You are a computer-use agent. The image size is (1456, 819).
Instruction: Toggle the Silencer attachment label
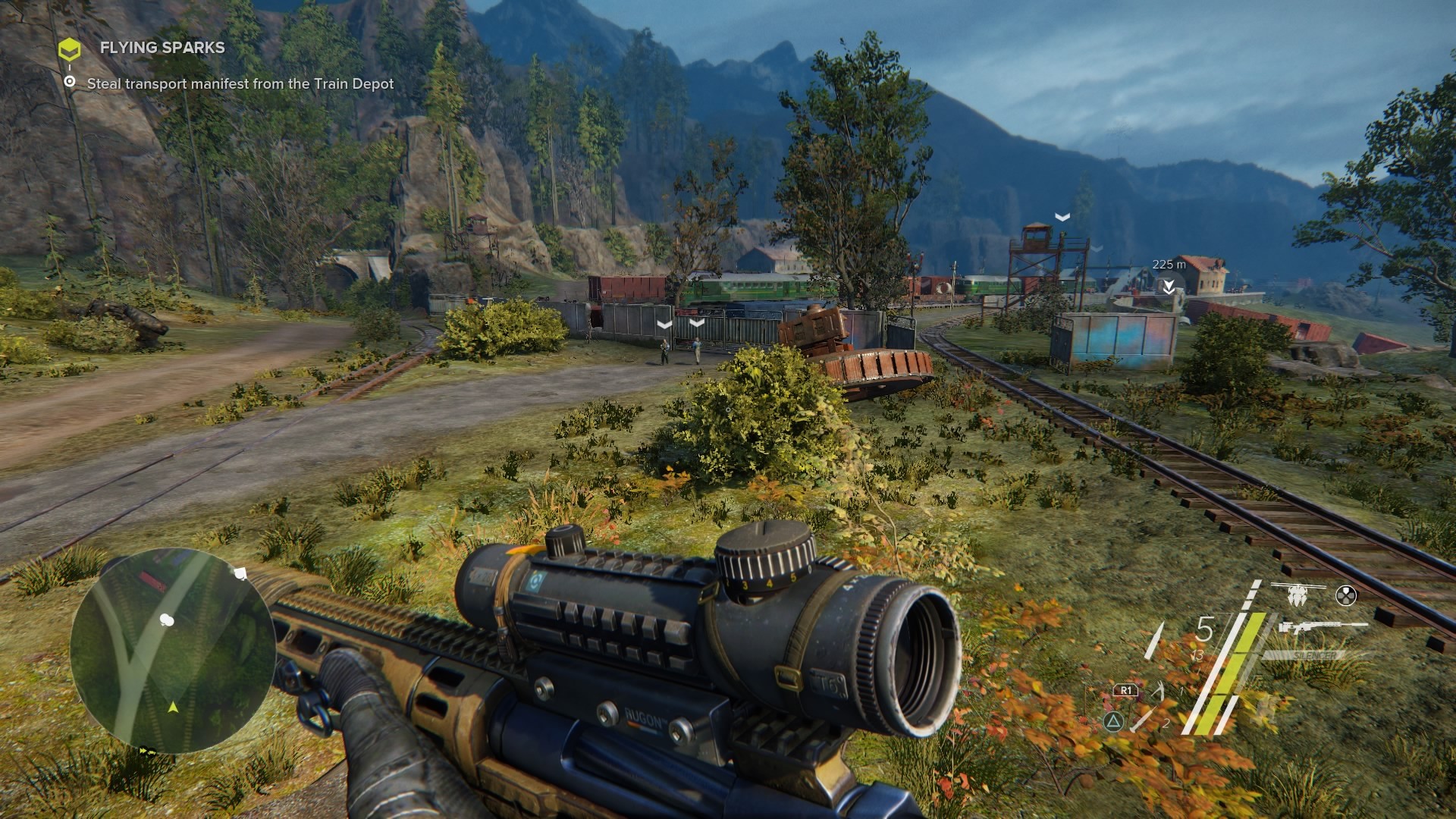point(1316,654)
